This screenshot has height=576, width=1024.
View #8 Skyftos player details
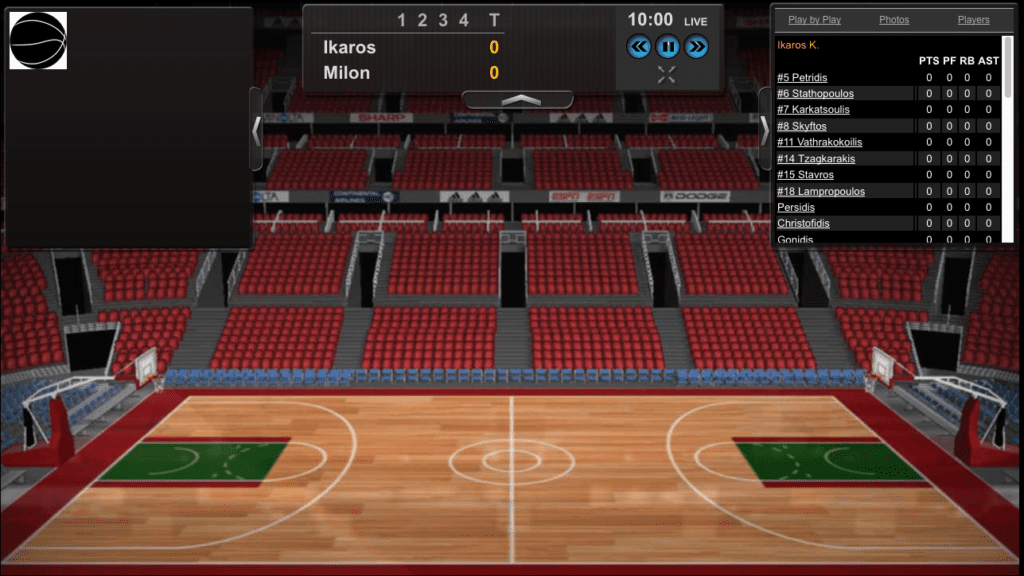click(x=802, y=126)
